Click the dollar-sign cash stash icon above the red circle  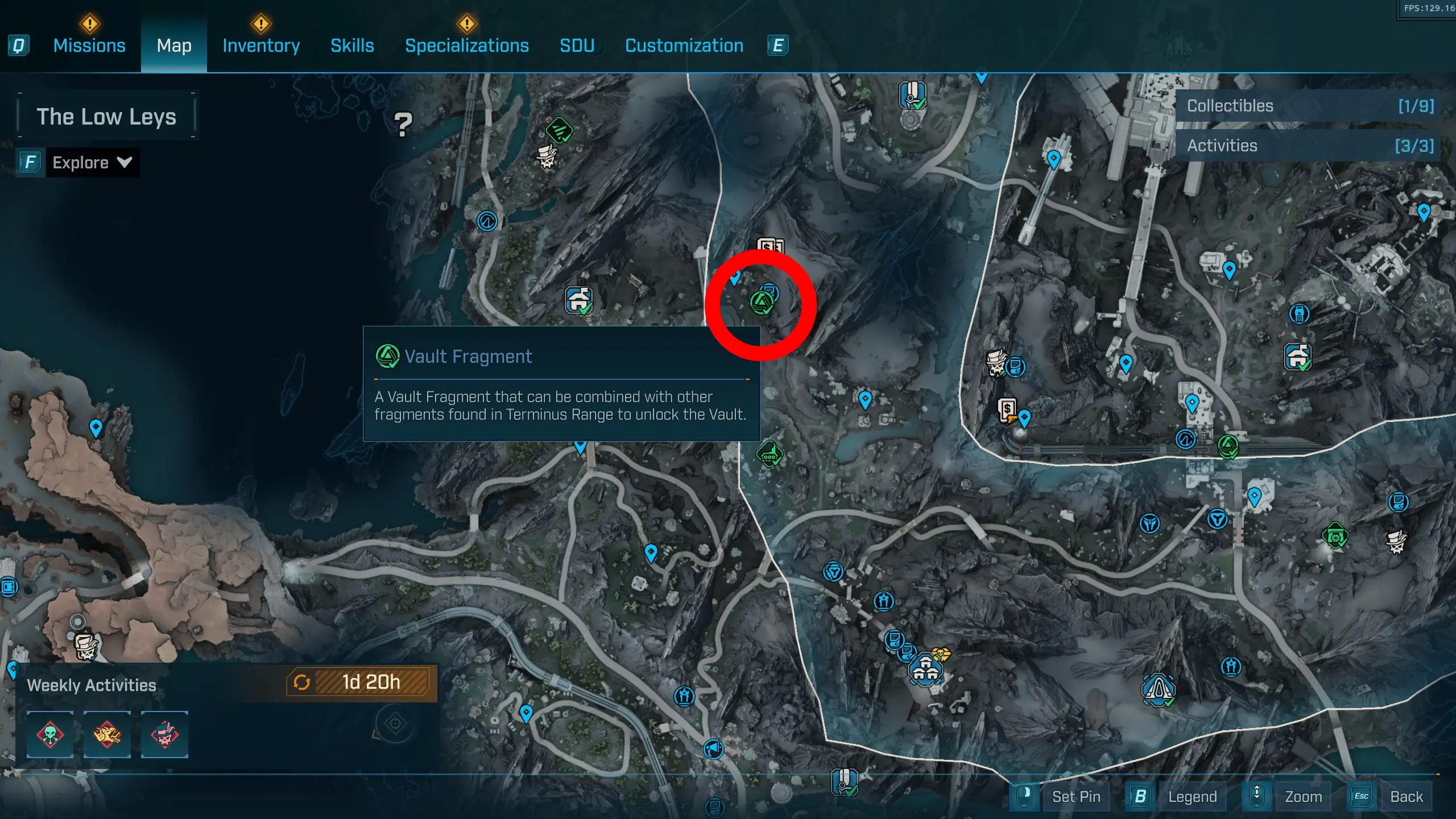click(771, 247)
